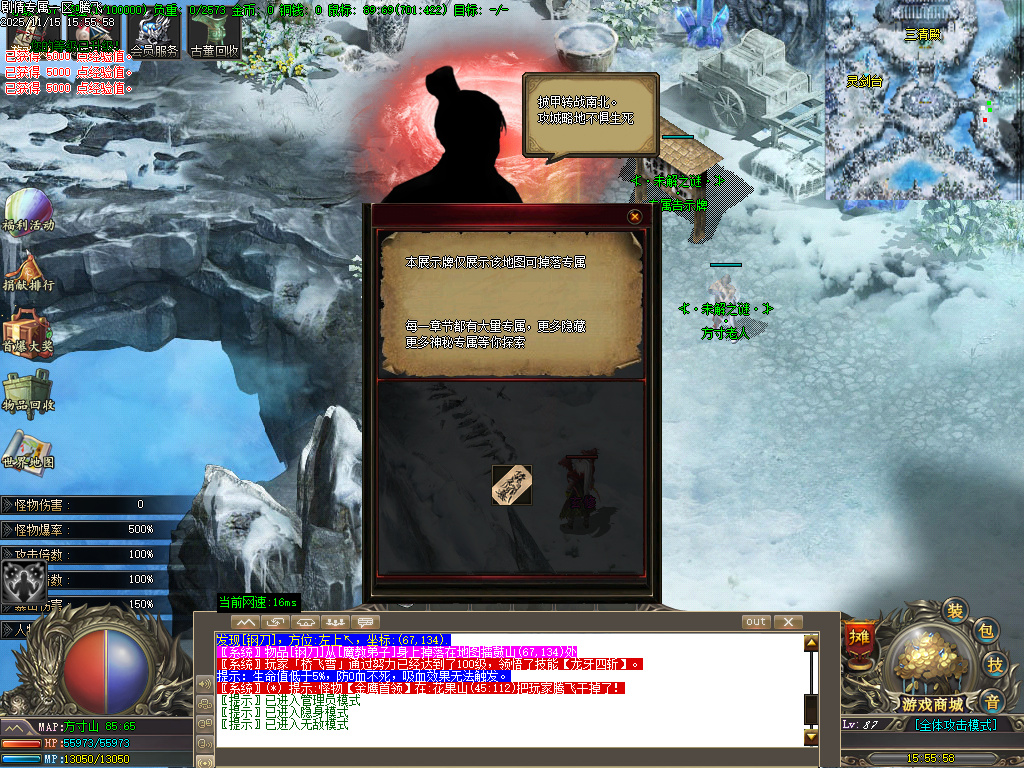Close the exclusive item drop panel

coord(634,216)
